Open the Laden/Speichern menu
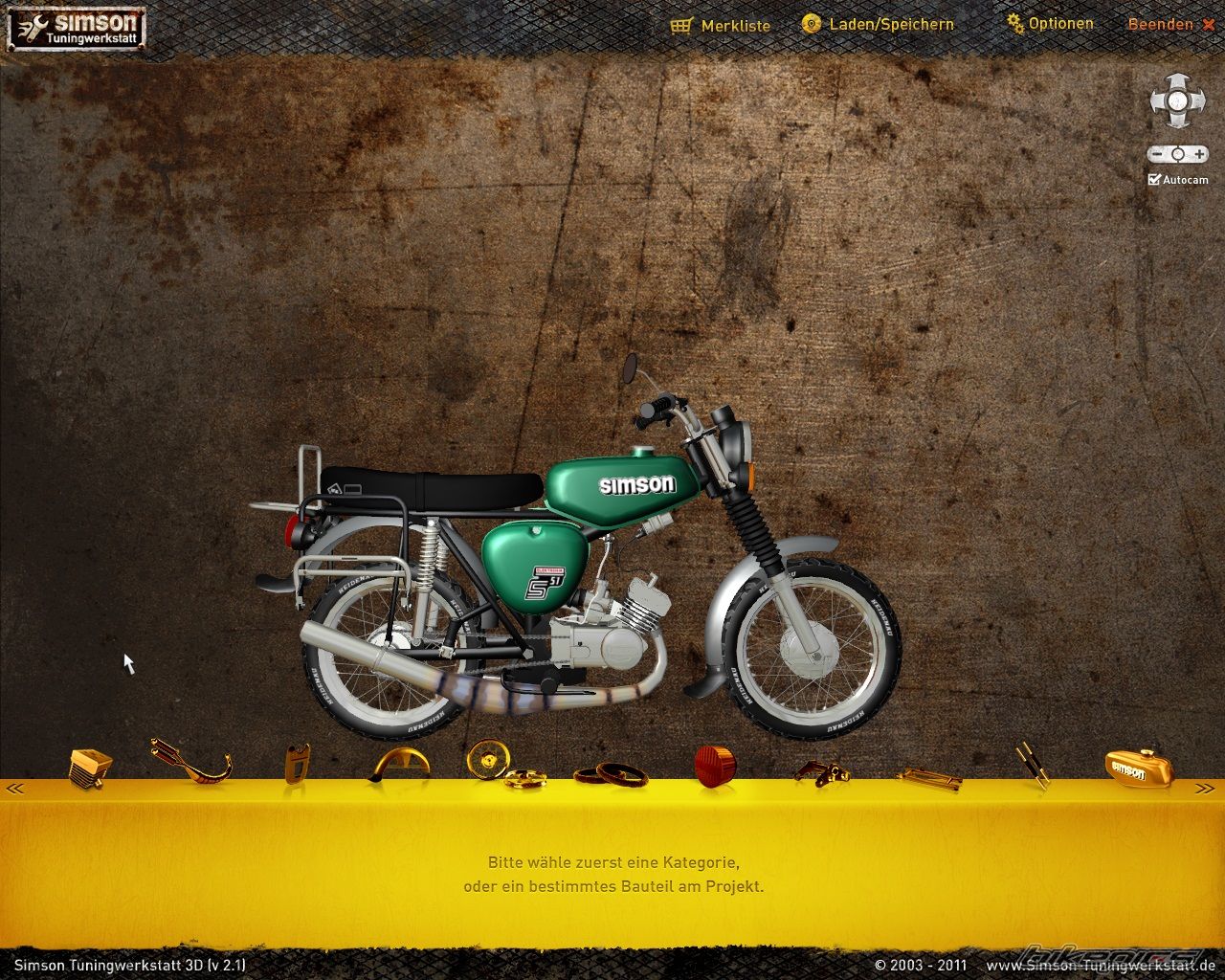Viewport: 1225px width, 980px height. [879, 24]
